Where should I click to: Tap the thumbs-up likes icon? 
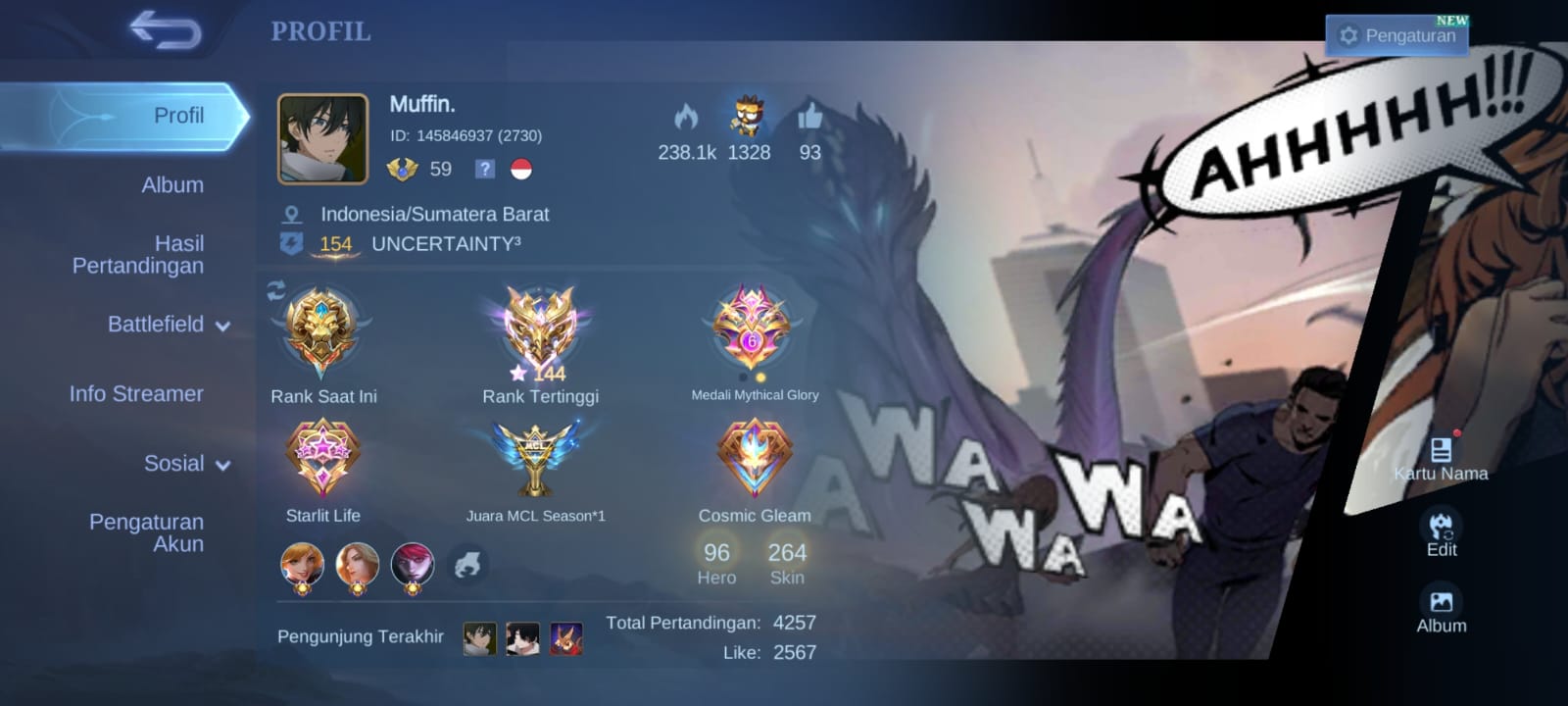click(x=809, y=119)
